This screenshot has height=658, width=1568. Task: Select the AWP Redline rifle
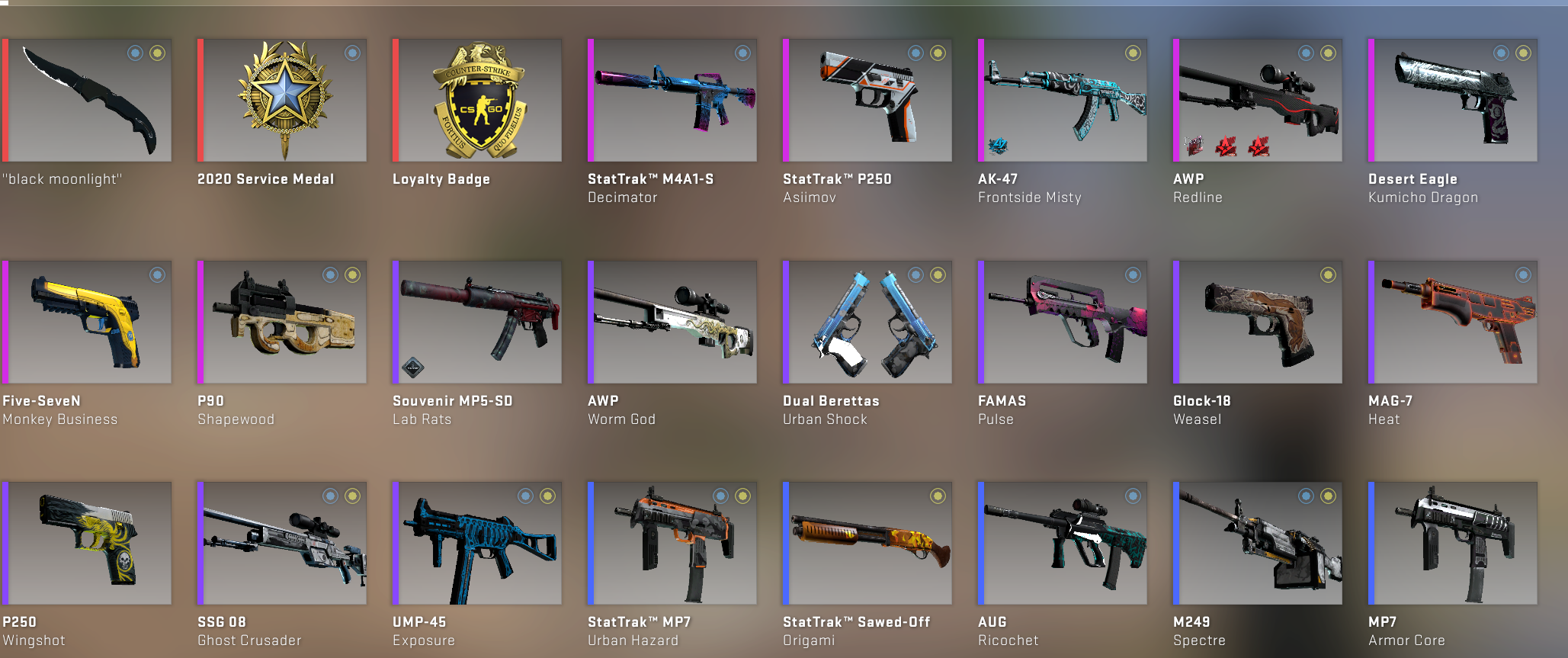(x=1258, y=101)
